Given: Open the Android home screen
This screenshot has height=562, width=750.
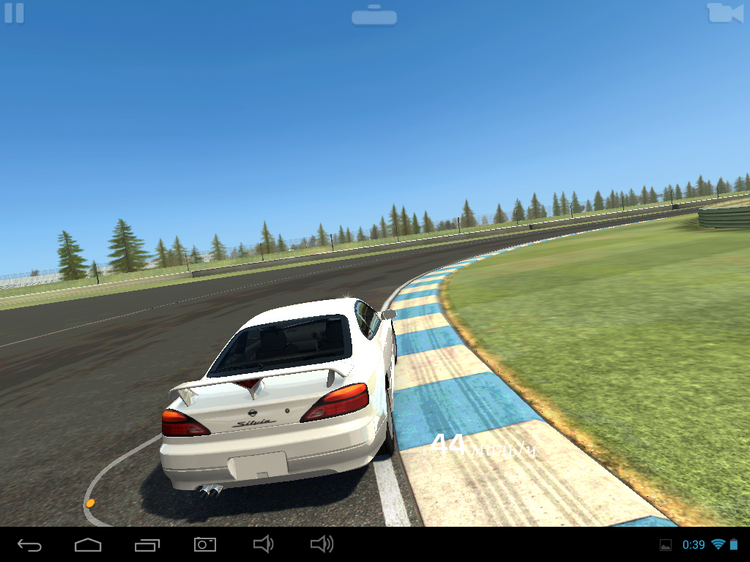Looking at the screenshot, I should tap(88, 544).
